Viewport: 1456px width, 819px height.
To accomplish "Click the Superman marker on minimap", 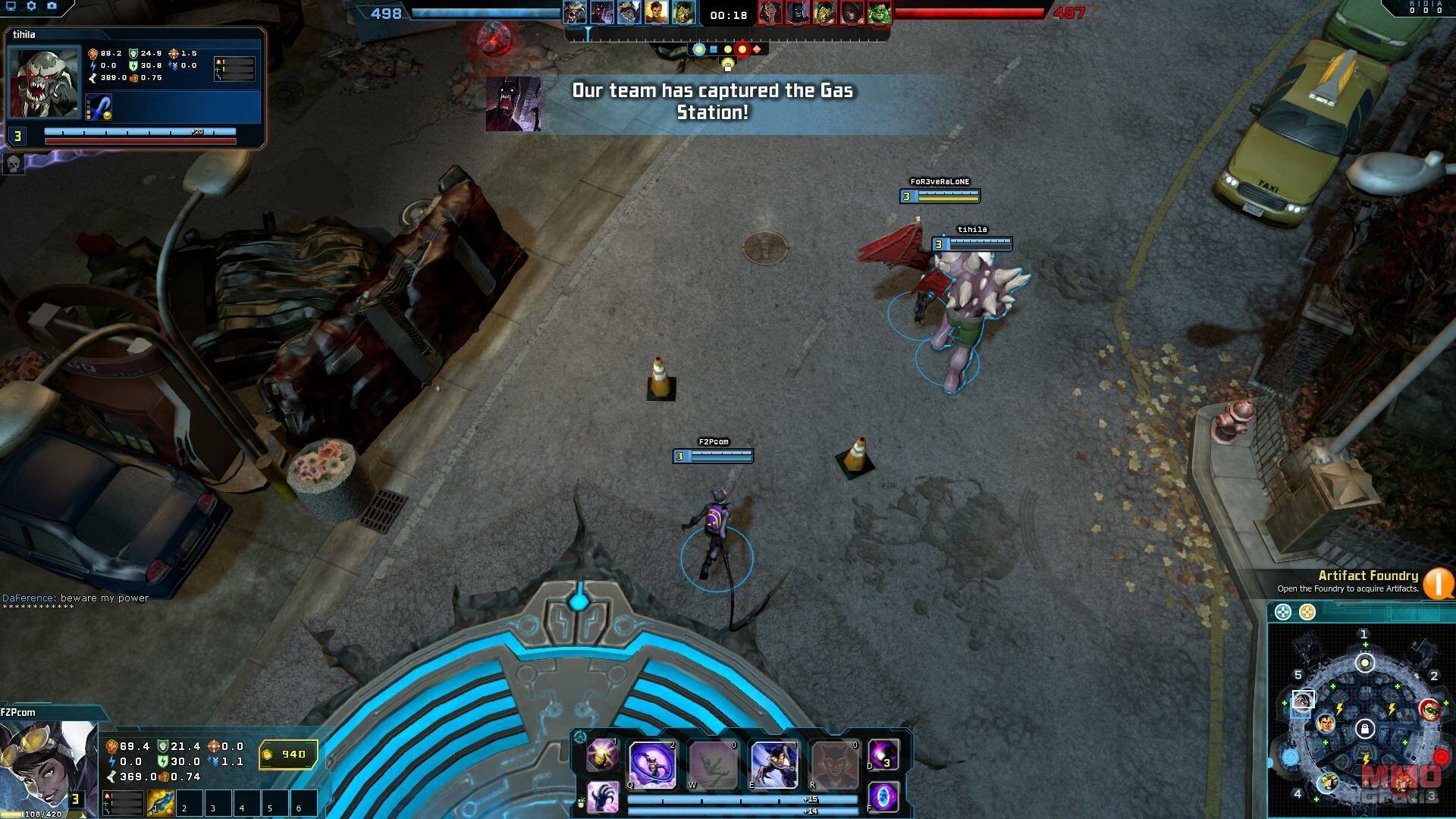I will click(x=1326, y=723).
